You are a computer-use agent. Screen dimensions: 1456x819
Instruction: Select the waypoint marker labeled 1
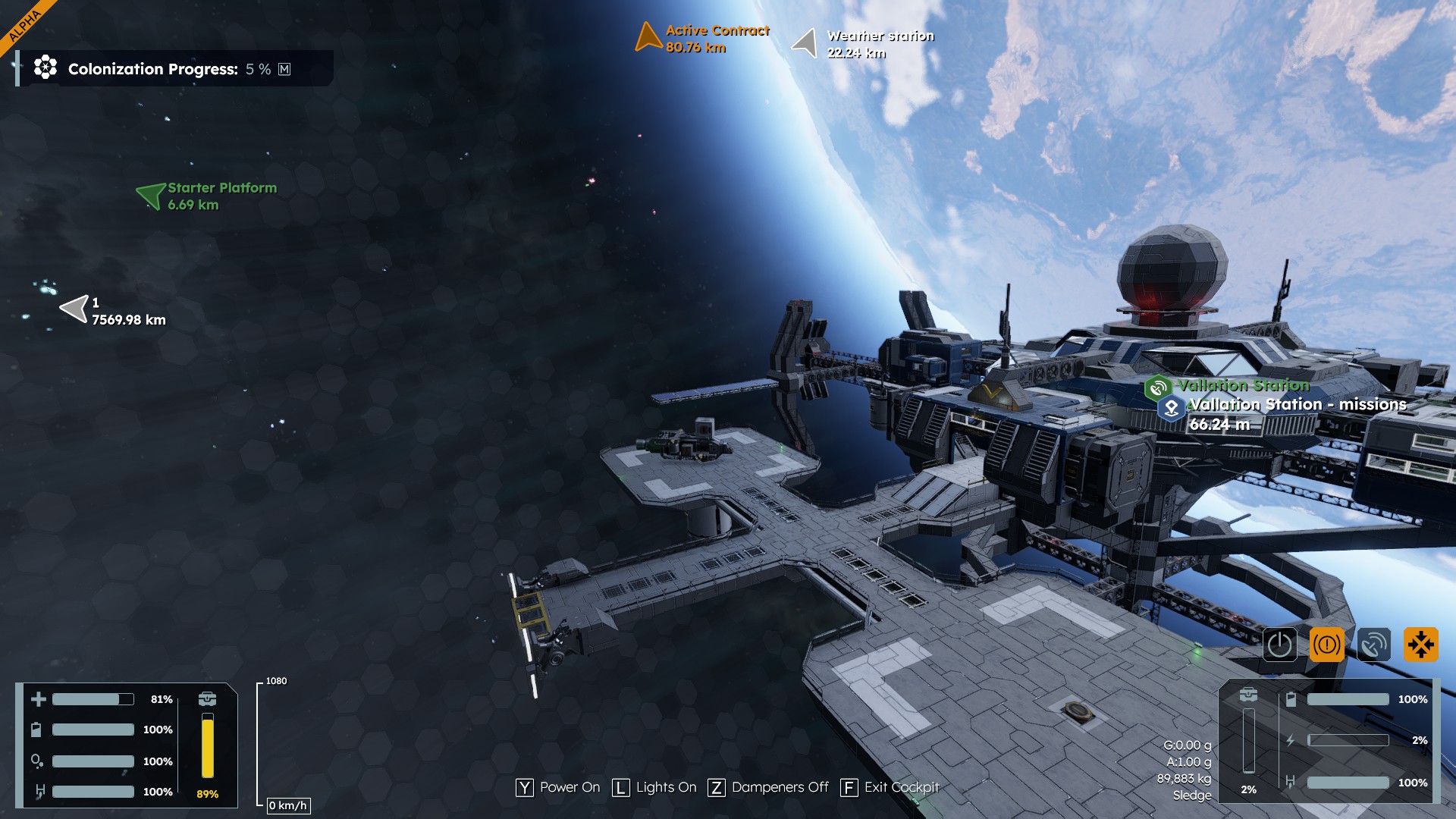coord(74,309)
